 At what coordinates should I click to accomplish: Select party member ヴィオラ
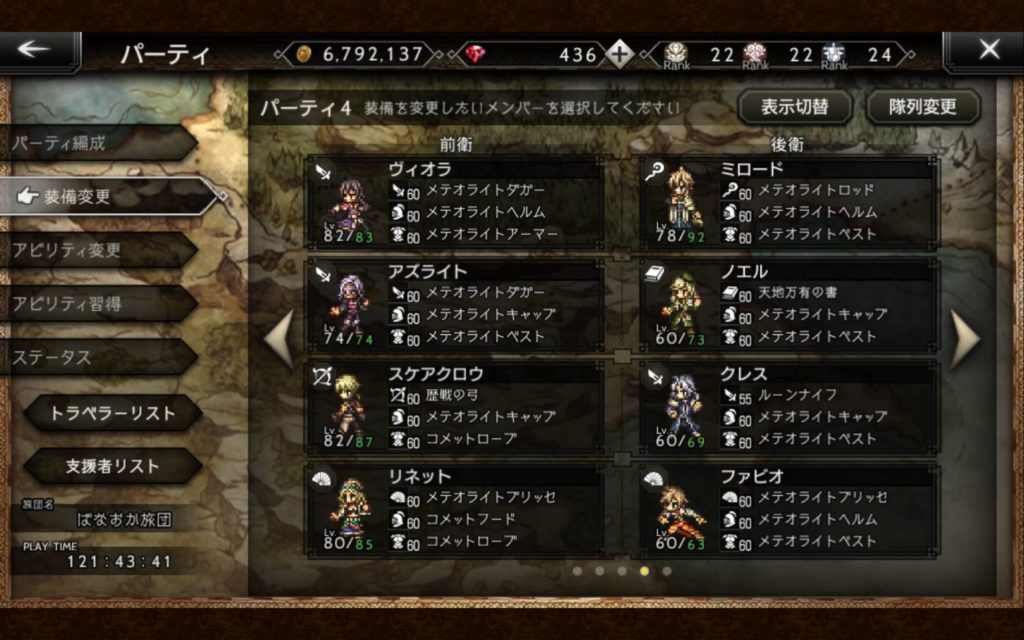tap(456, 203)
